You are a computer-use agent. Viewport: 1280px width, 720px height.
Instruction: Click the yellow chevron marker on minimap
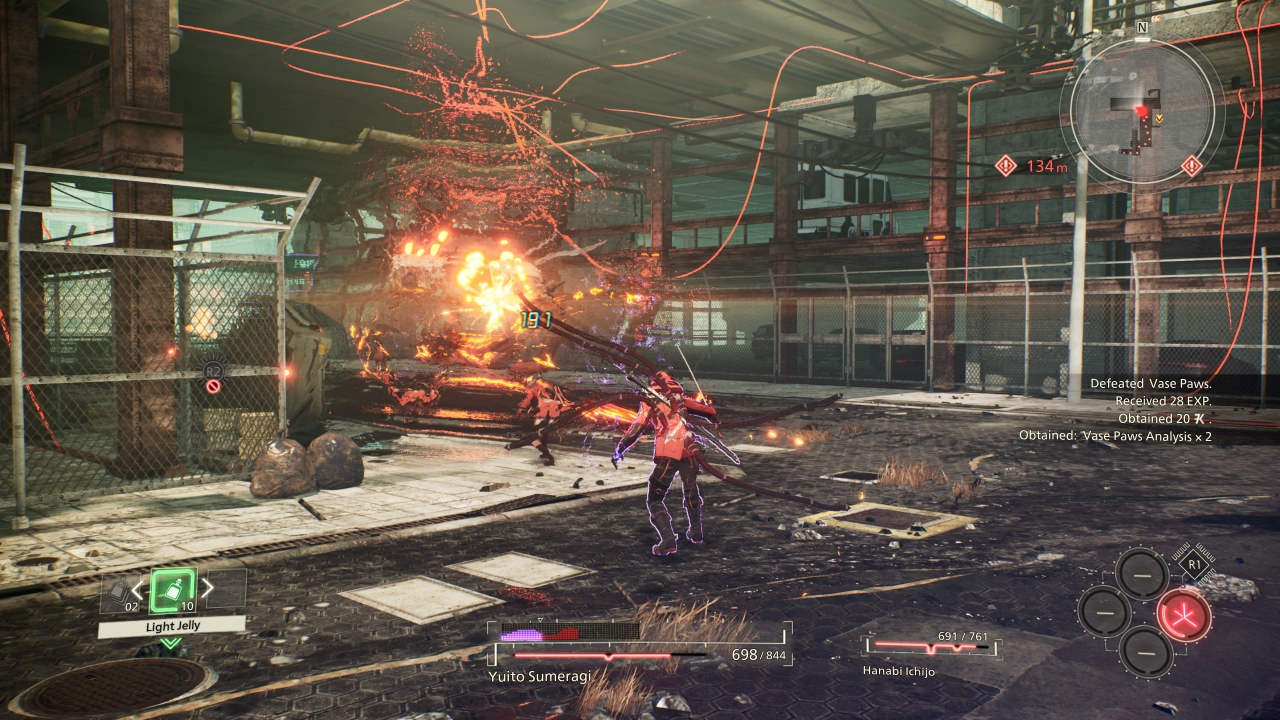(x=1158, y=118)
